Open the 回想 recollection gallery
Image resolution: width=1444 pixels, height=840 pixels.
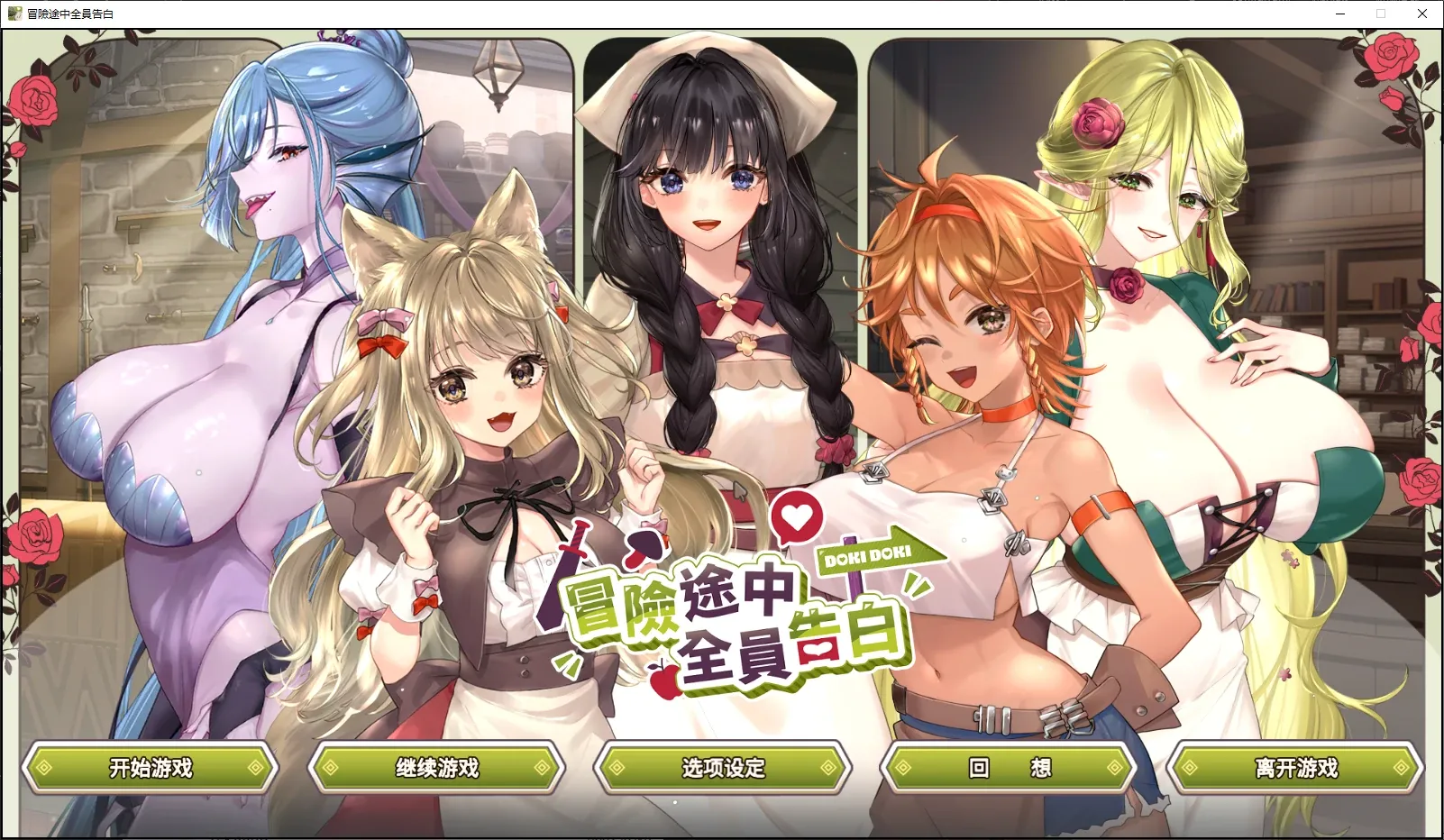click(x=1010, y=768)
